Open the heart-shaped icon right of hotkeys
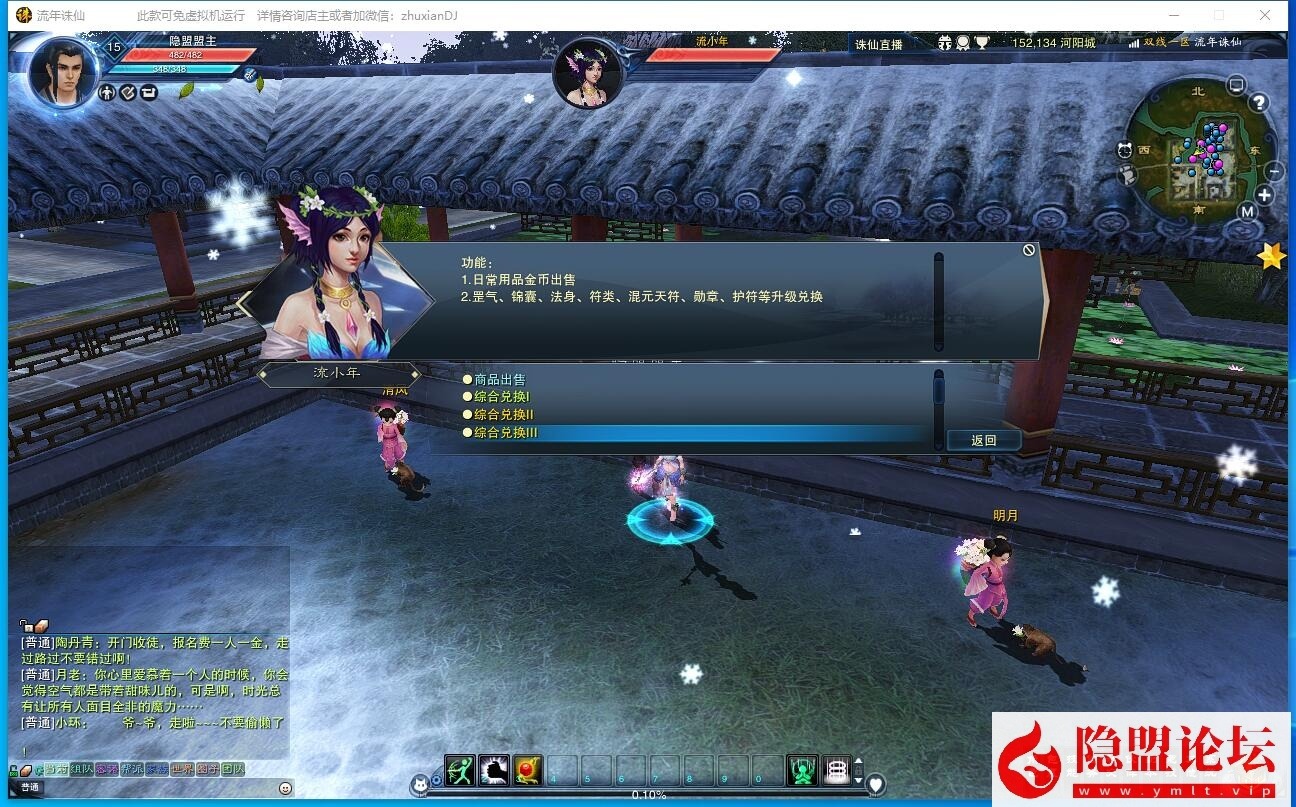The height and width of the screenshot is (807, 1296). [875, 782]
